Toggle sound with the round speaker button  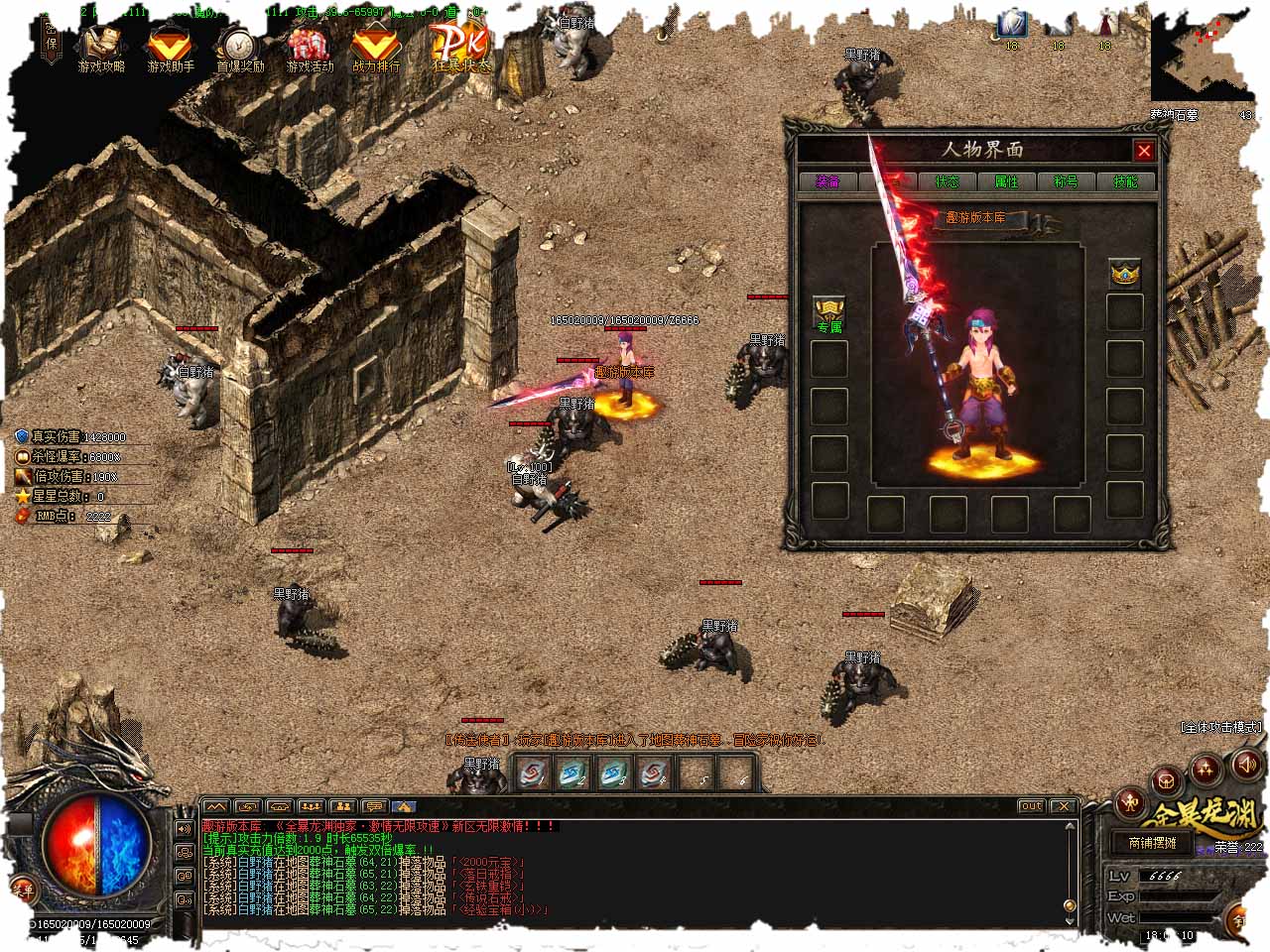tap(1246, 764)
